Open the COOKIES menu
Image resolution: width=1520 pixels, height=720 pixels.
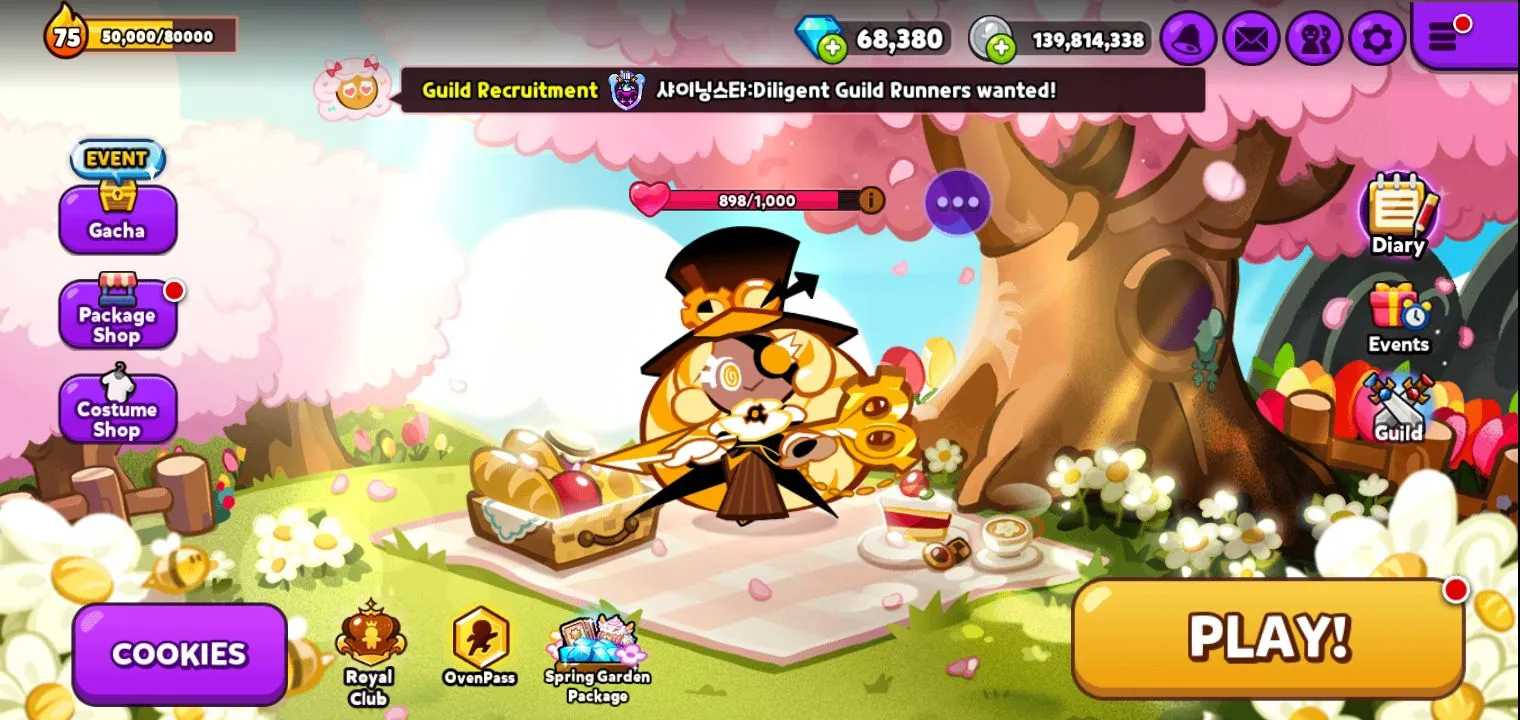(179, 654)
